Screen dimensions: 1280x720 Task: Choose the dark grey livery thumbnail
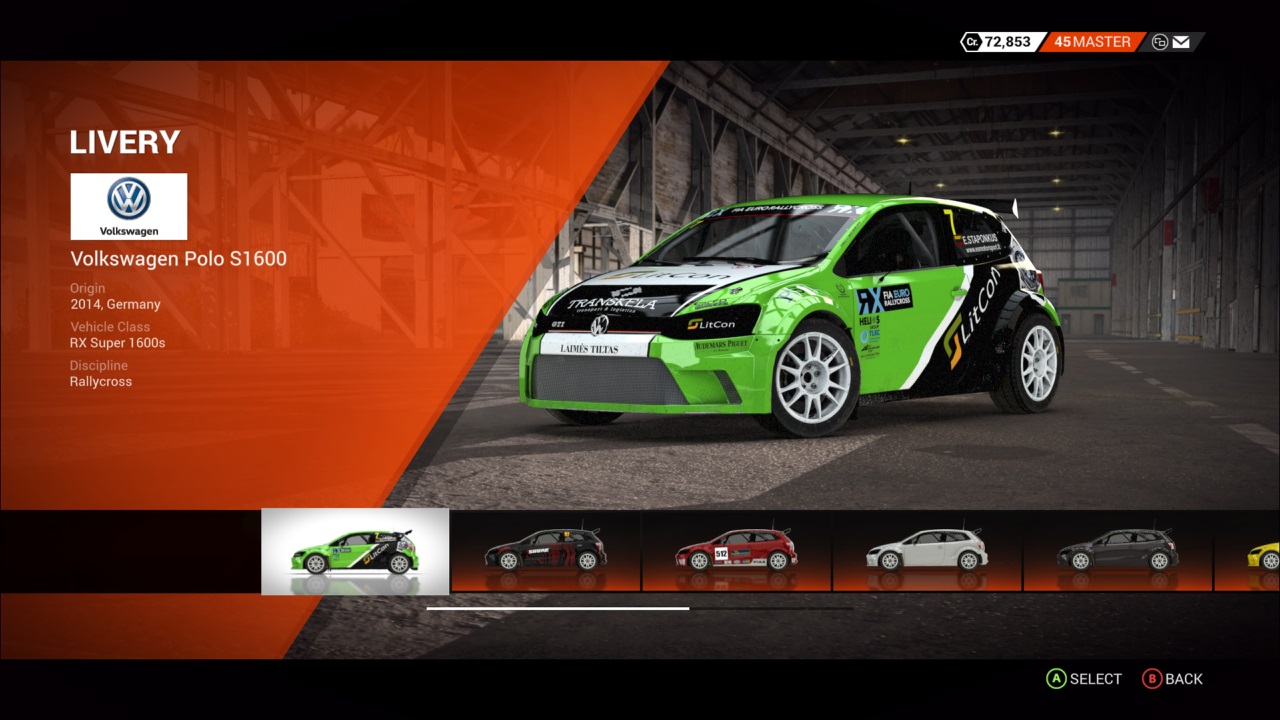click(x=1117, y=551)
